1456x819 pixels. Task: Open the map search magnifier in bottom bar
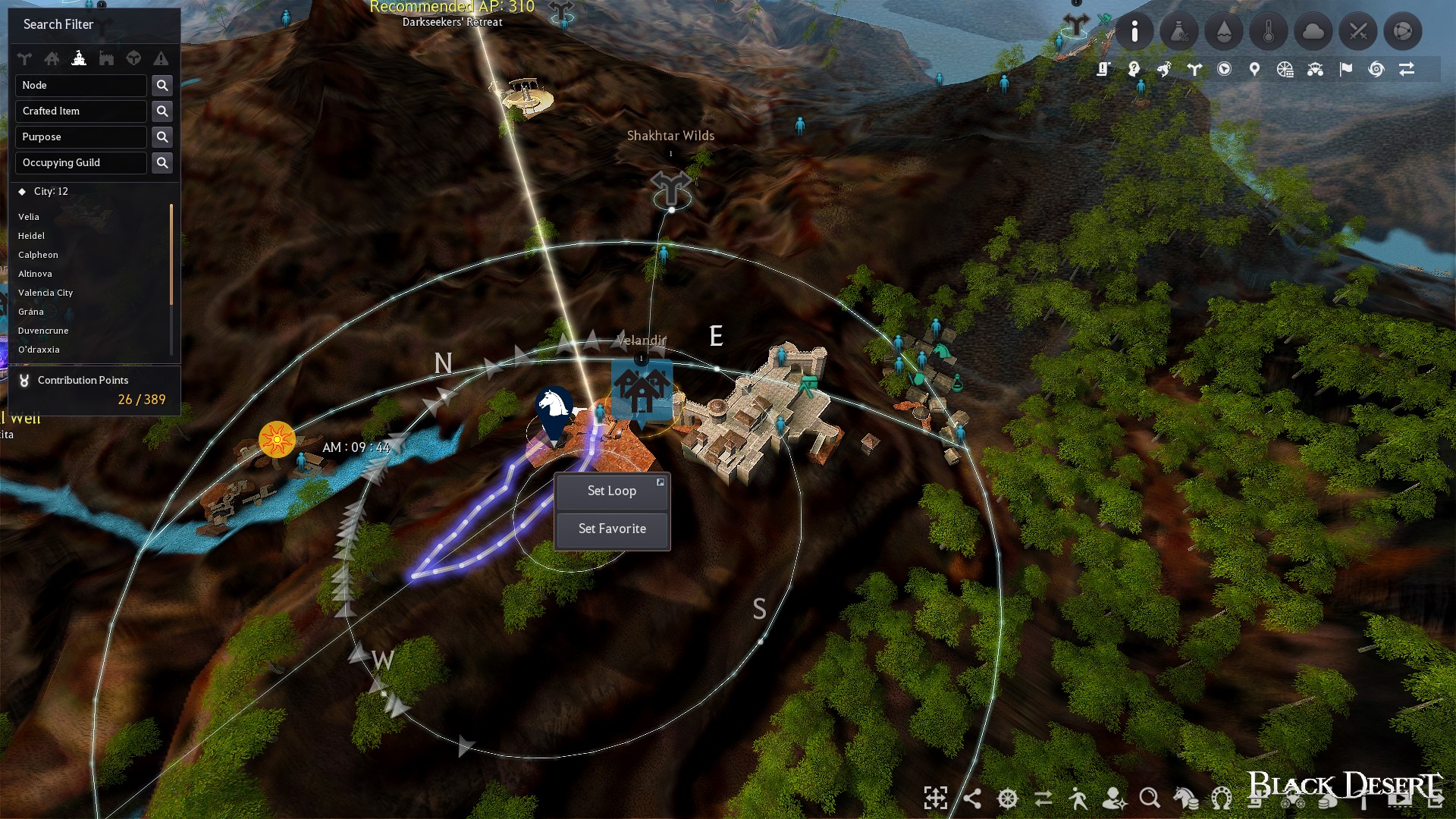pos(1150,799)
